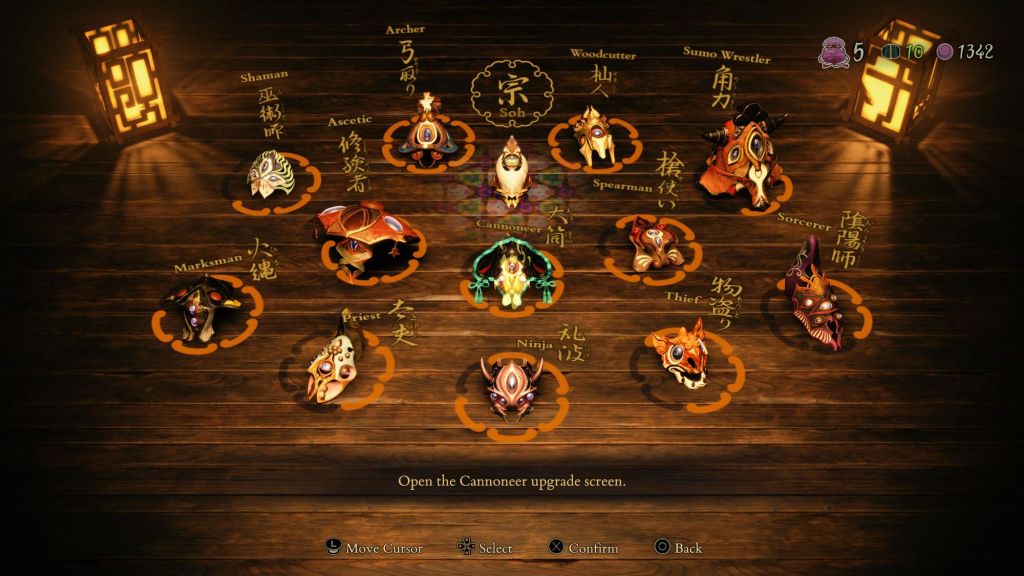The image size is (1024, 576).
Task: Select the Ninja mask
Action: pos(510,385)
